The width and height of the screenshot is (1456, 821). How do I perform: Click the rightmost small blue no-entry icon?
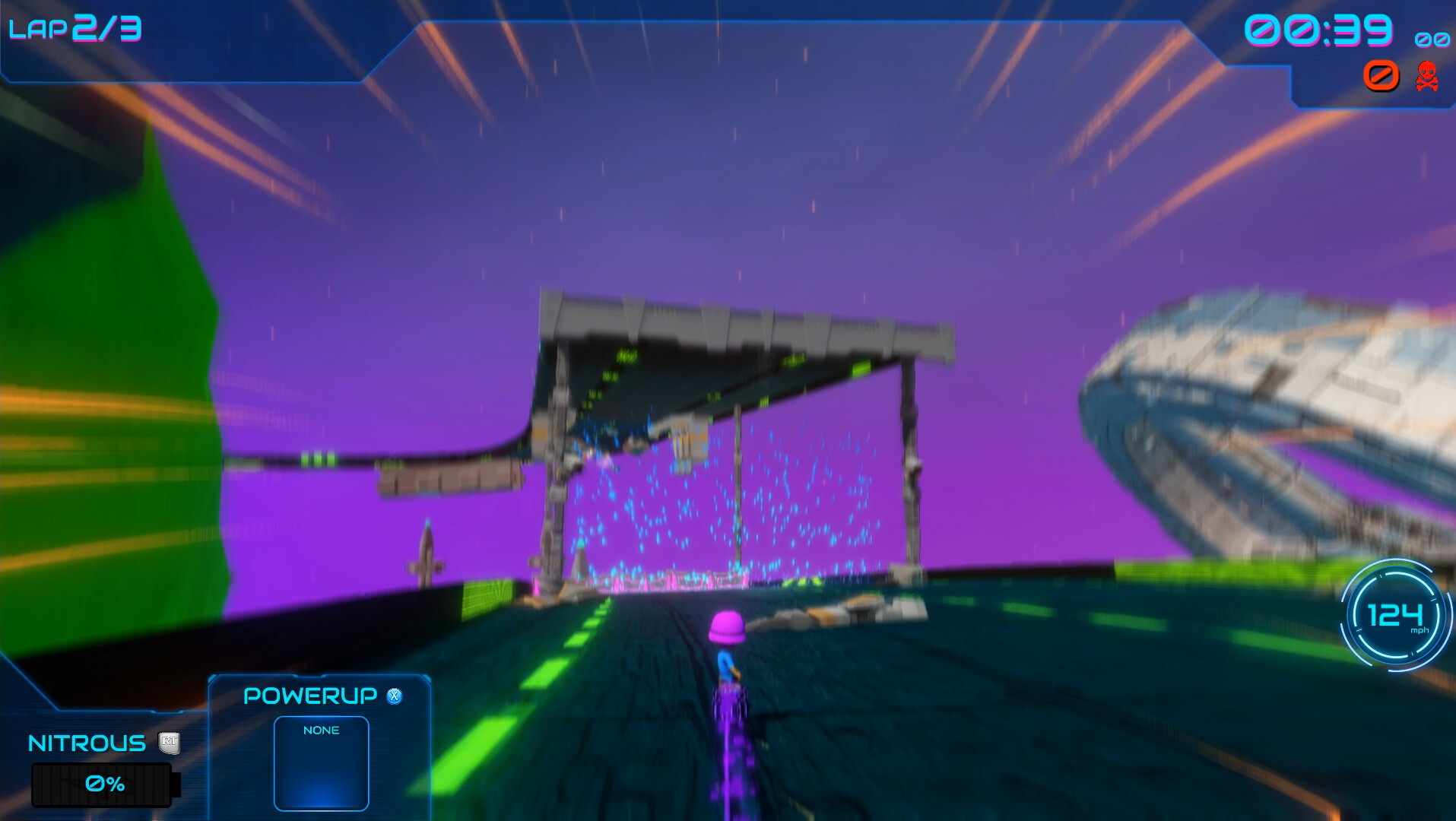coord(1442,40)
